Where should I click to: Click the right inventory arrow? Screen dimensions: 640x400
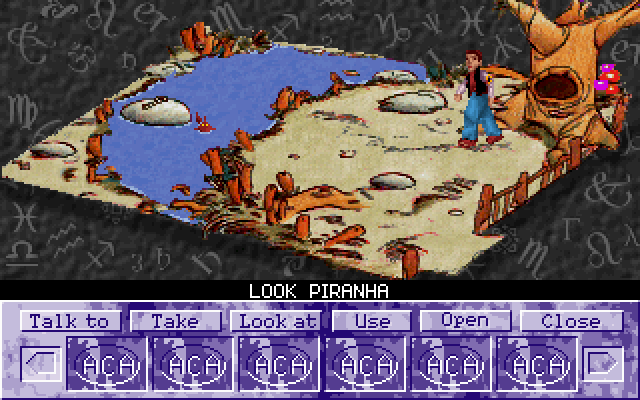point(603,362)
